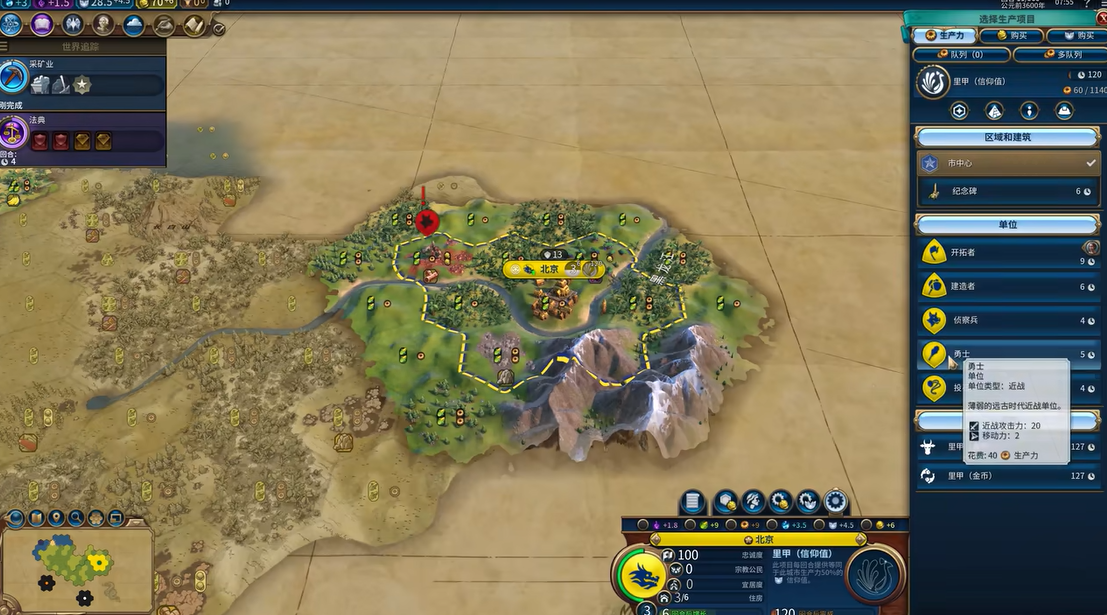Open the 法典 civic research tracker
Image resolution: width=1107 pixels, height=615 pixels.
(82, 133)
